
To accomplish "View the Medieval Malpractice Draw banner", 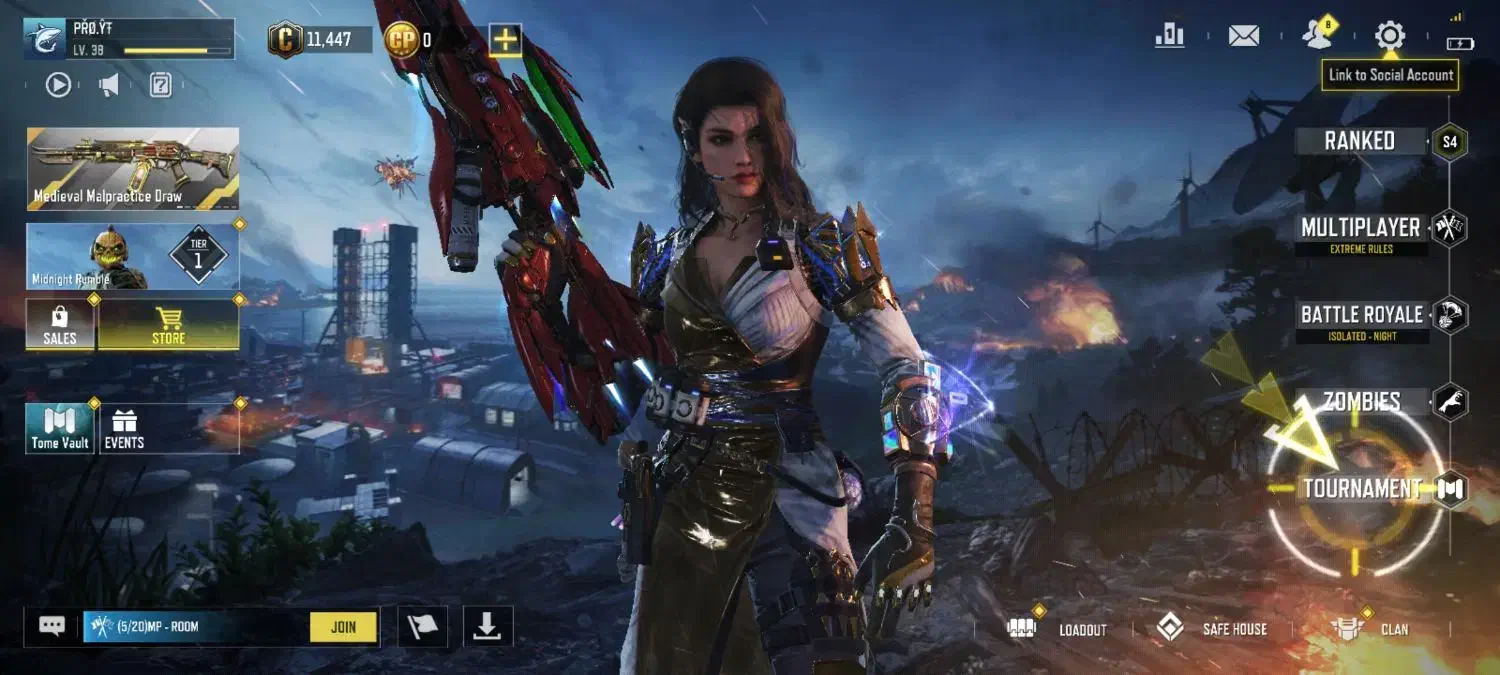I will coord(133,168).
